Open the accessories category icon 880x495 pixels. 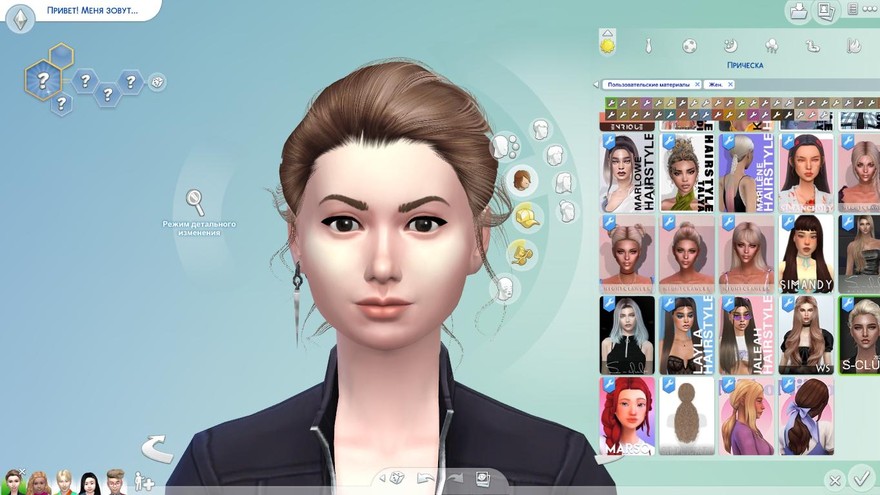521,253
